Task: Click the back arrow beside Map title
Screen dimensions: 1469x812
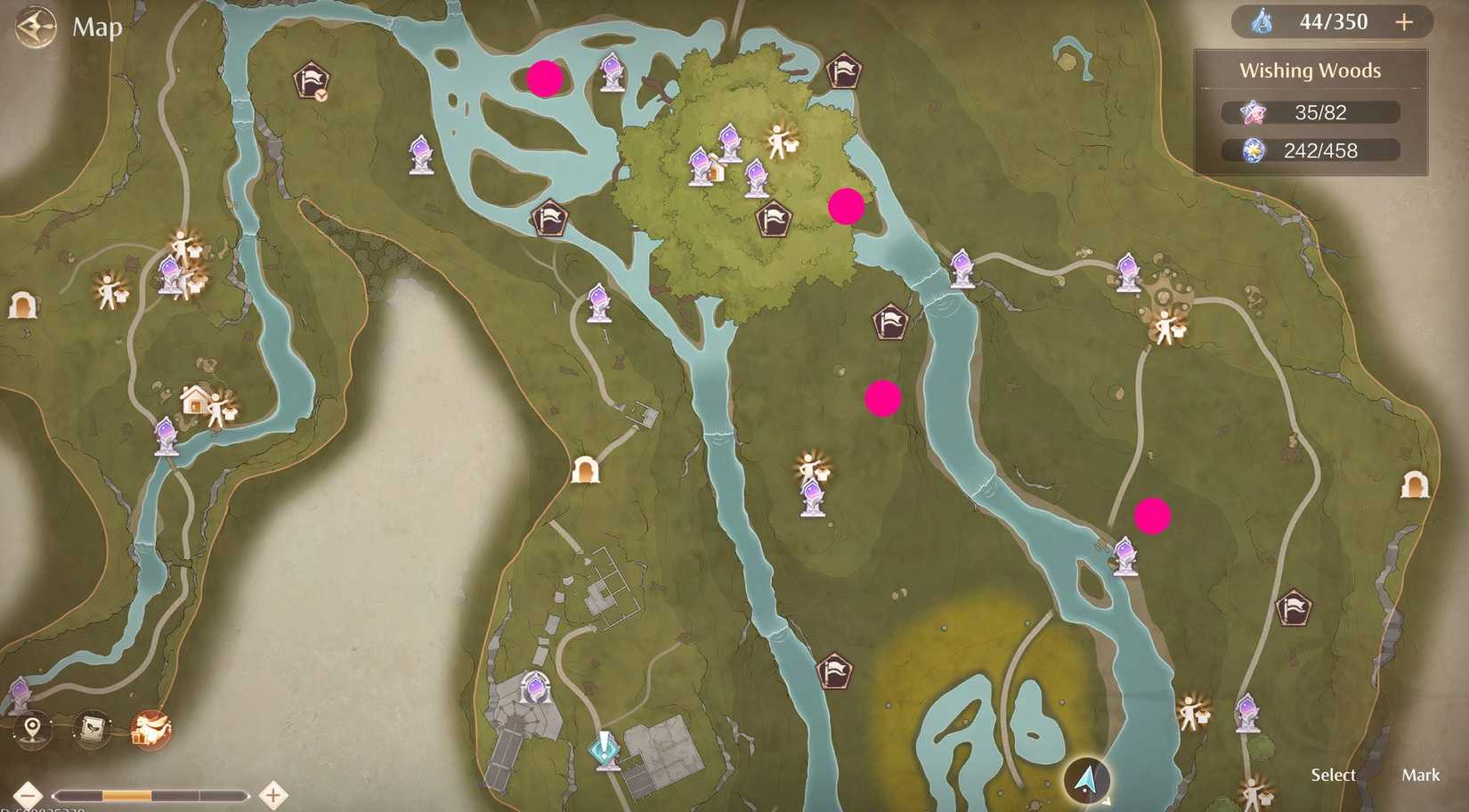Action: (35, 27)
